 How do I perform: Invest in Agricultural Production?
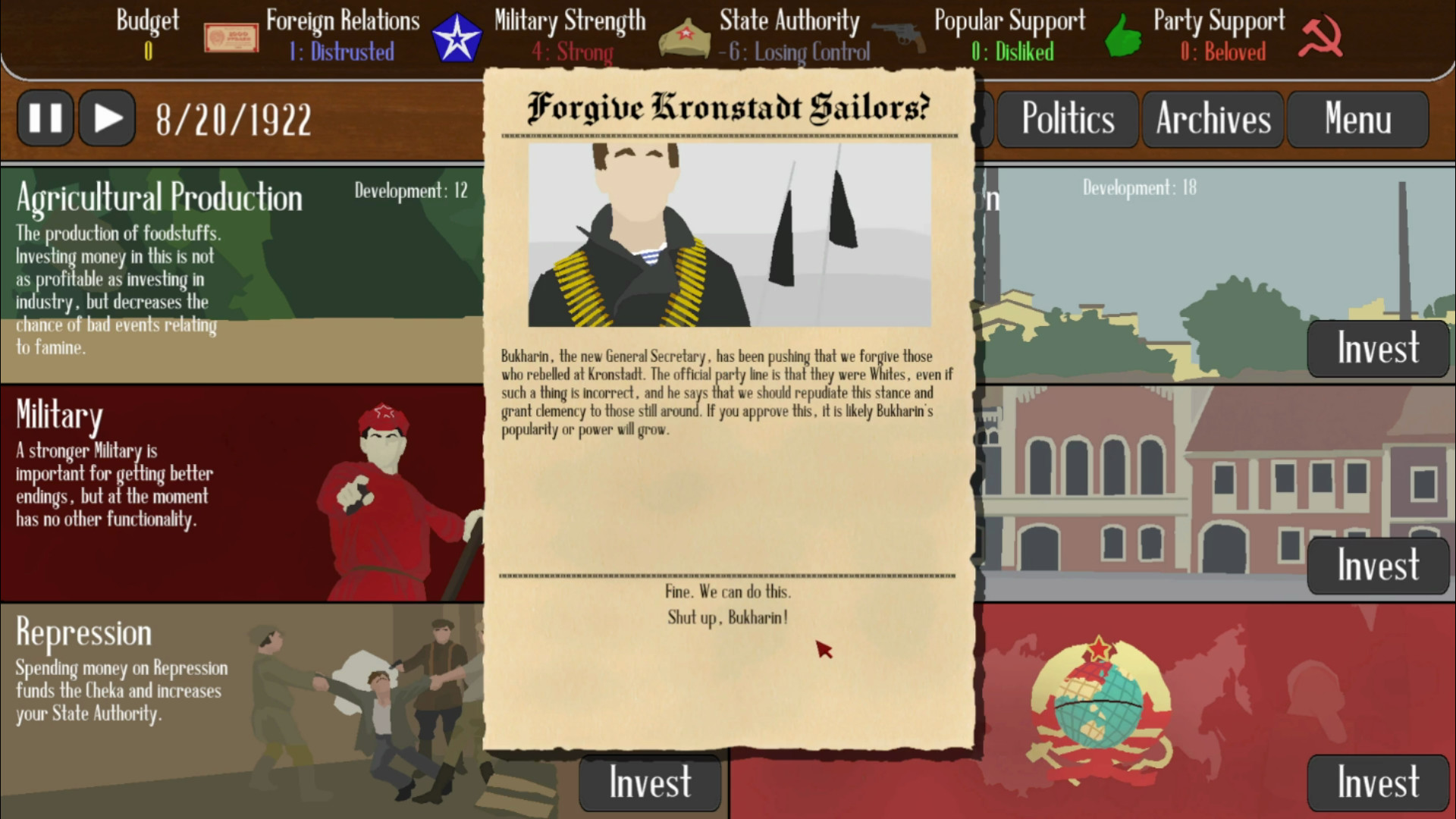650,349
